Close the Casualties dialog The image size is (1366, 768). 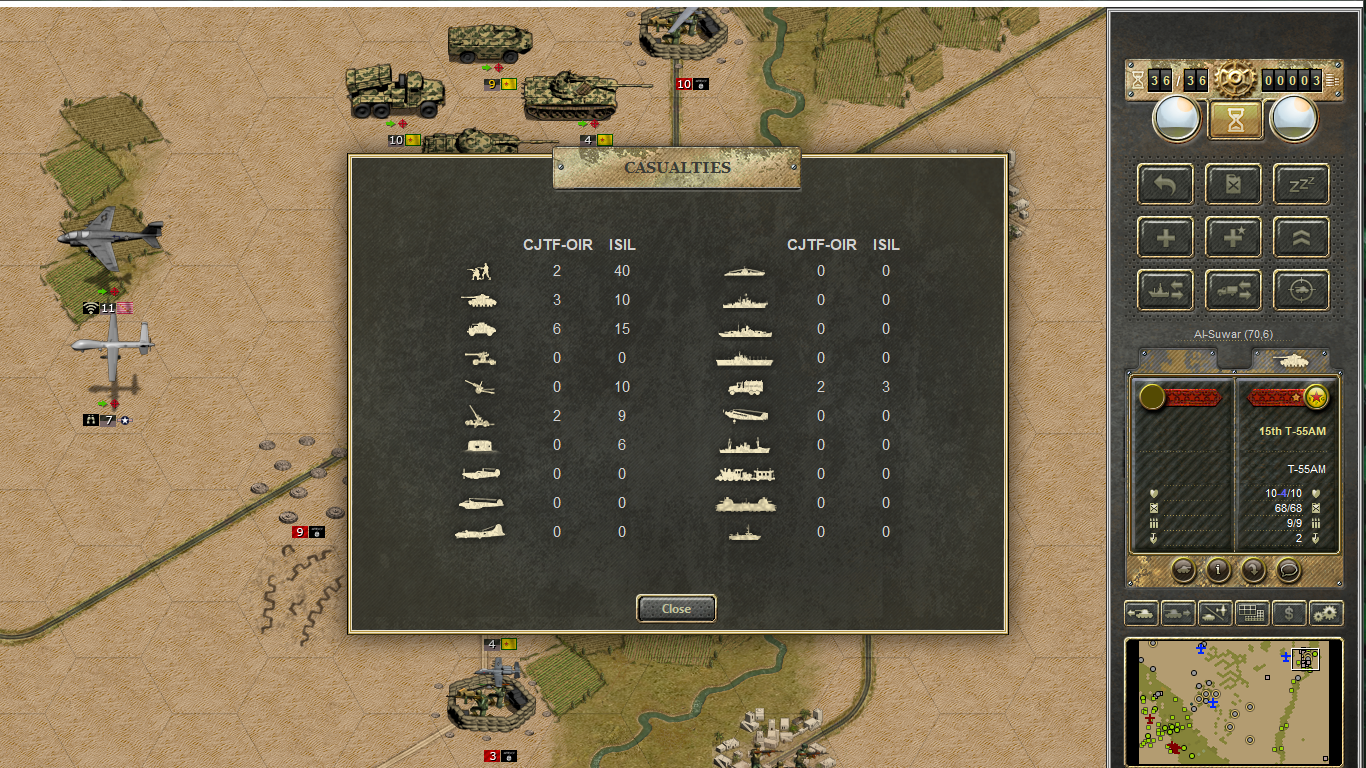[676, 608]
